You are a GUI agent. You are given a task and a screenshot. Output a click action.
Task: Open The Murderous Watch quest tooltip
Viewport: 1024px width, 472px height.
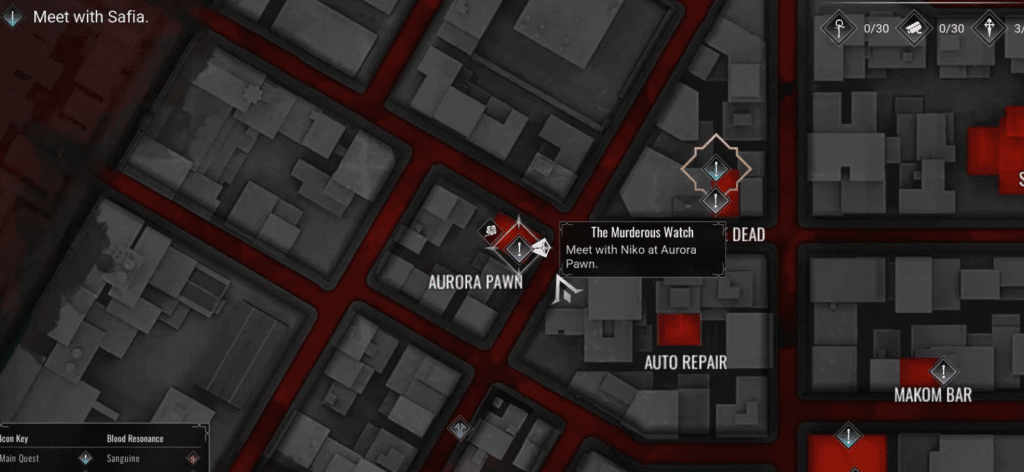click(642, 248)
